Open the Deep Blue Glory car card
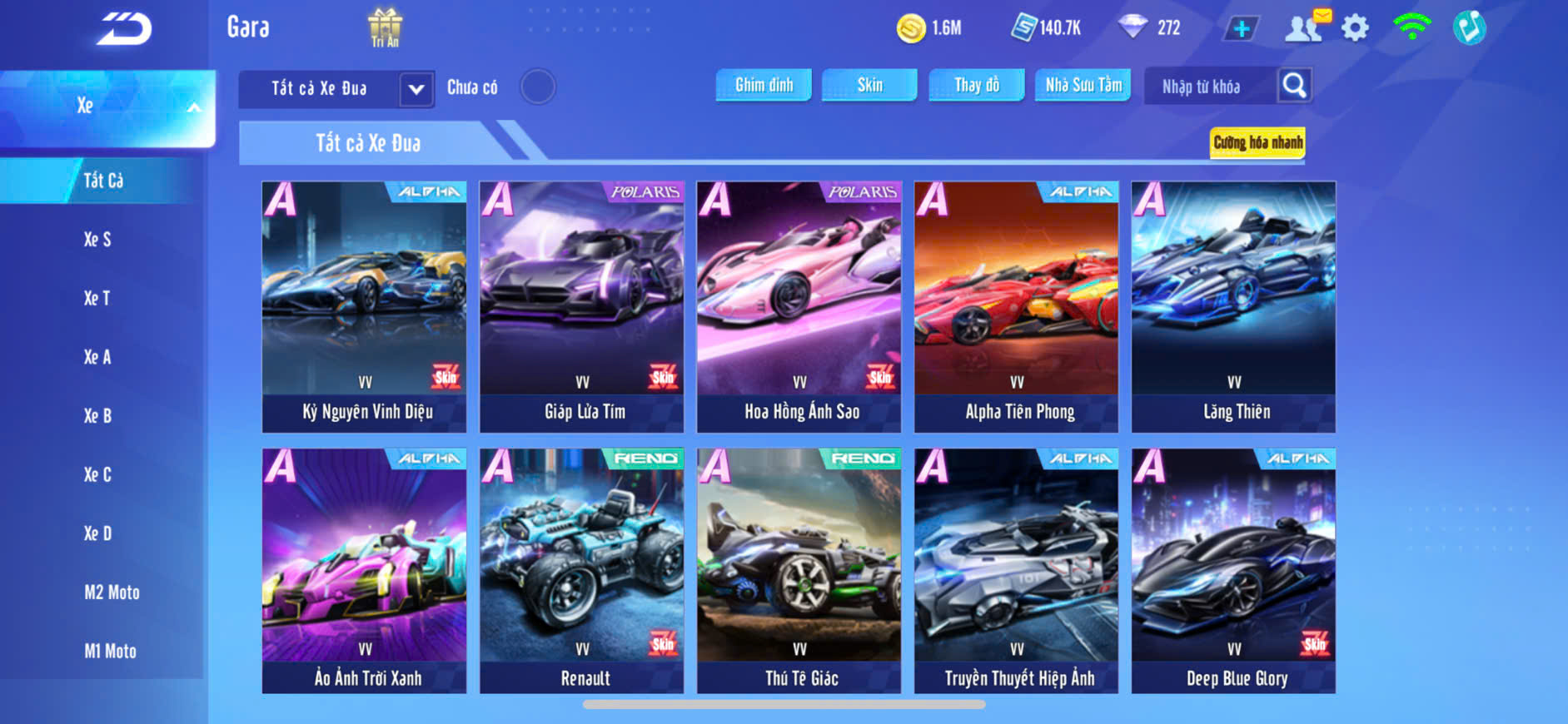Viewport: 1568px width, 724px height. click(1233, 571)
